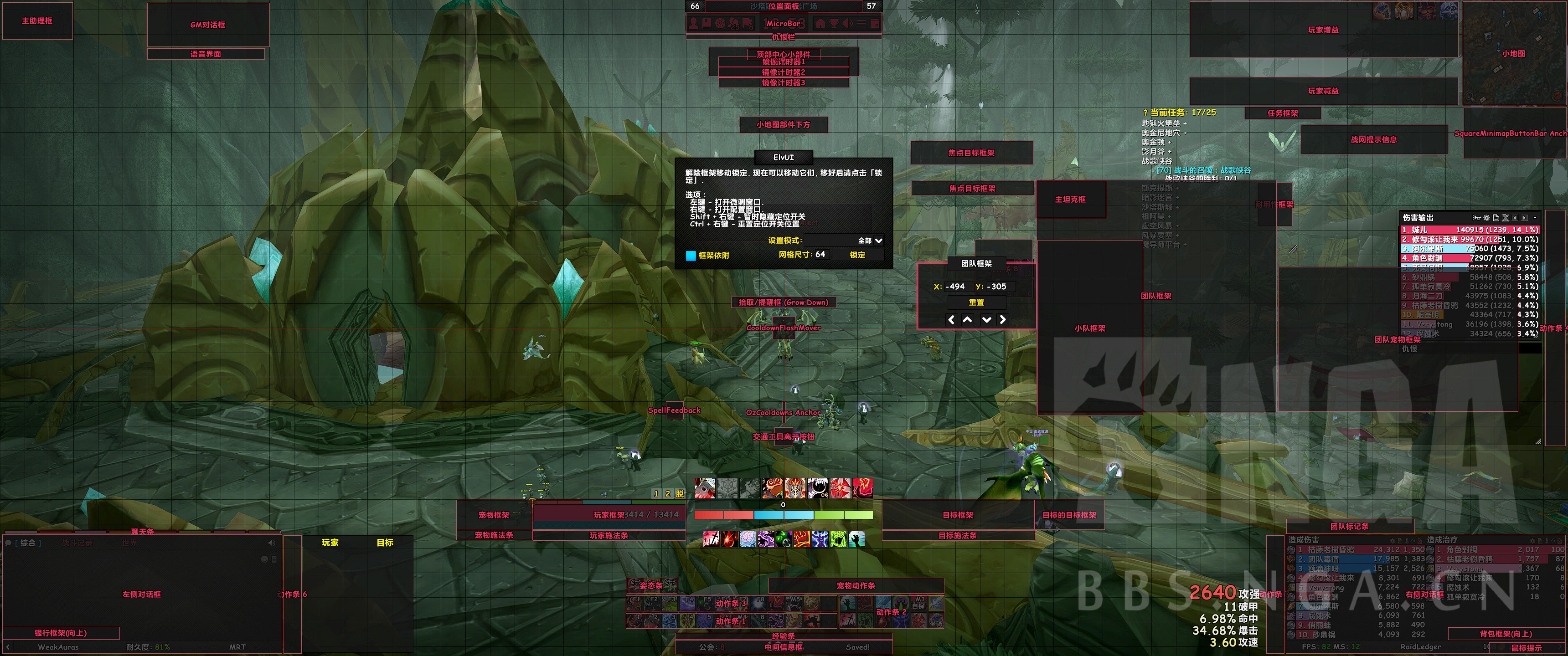The height and width of the screenshot is (656, 1568).
Task: Switch to the 战斗记录 chat tab
Action: 77,543
